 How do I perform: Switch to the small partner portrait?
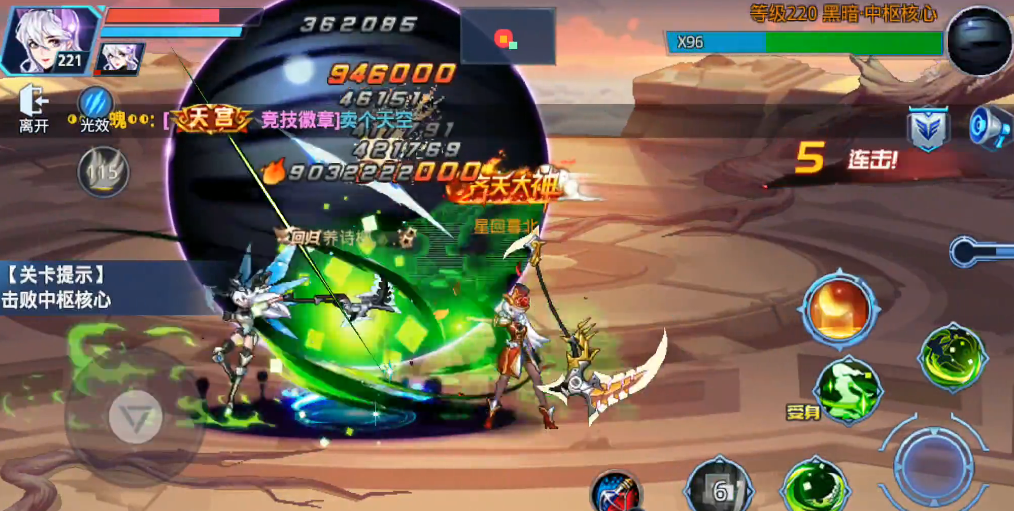coord(121,58)
